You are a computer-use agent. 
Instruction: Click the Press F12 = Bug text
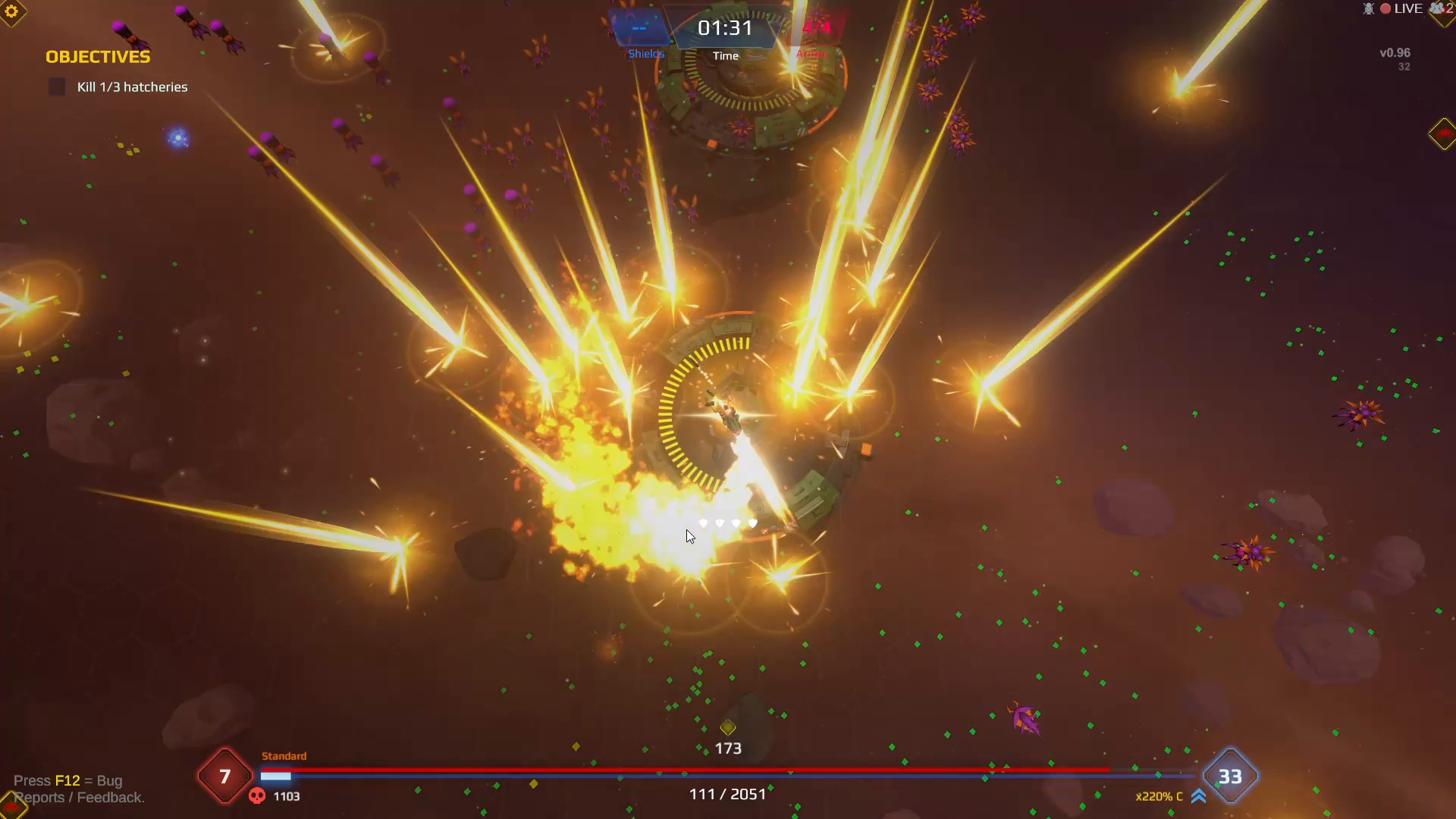click(x=70, y=780)
